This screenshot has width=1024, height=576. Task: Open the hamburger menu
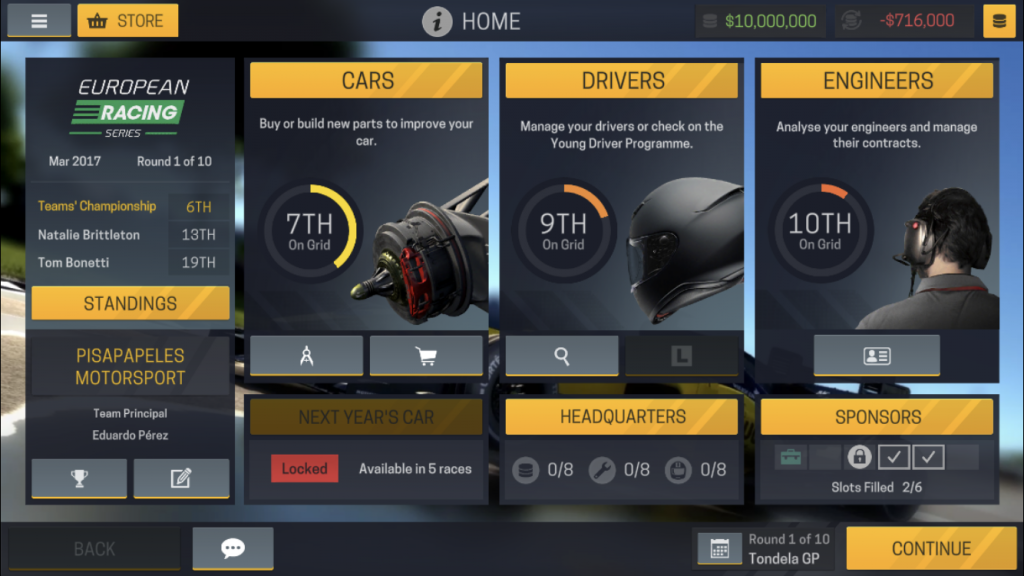click(39, 20)
